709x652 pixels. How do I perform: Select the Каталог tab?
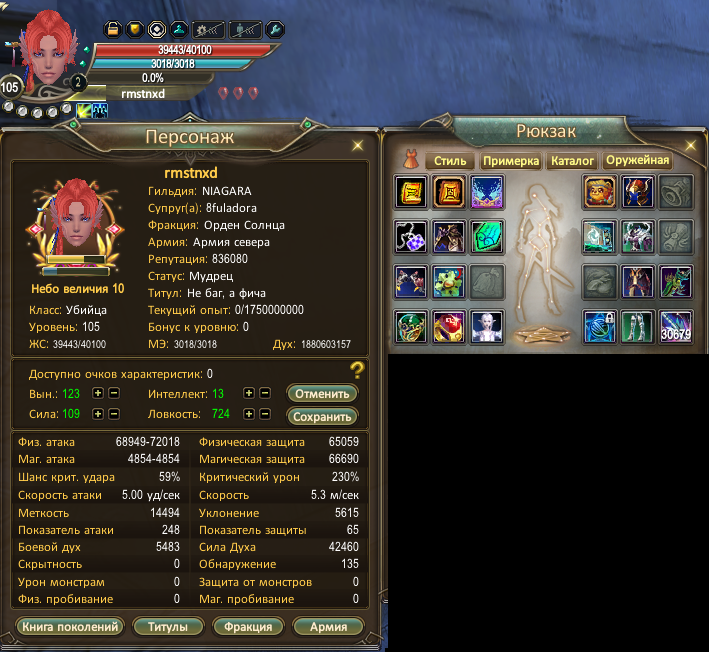coord(573,161)
